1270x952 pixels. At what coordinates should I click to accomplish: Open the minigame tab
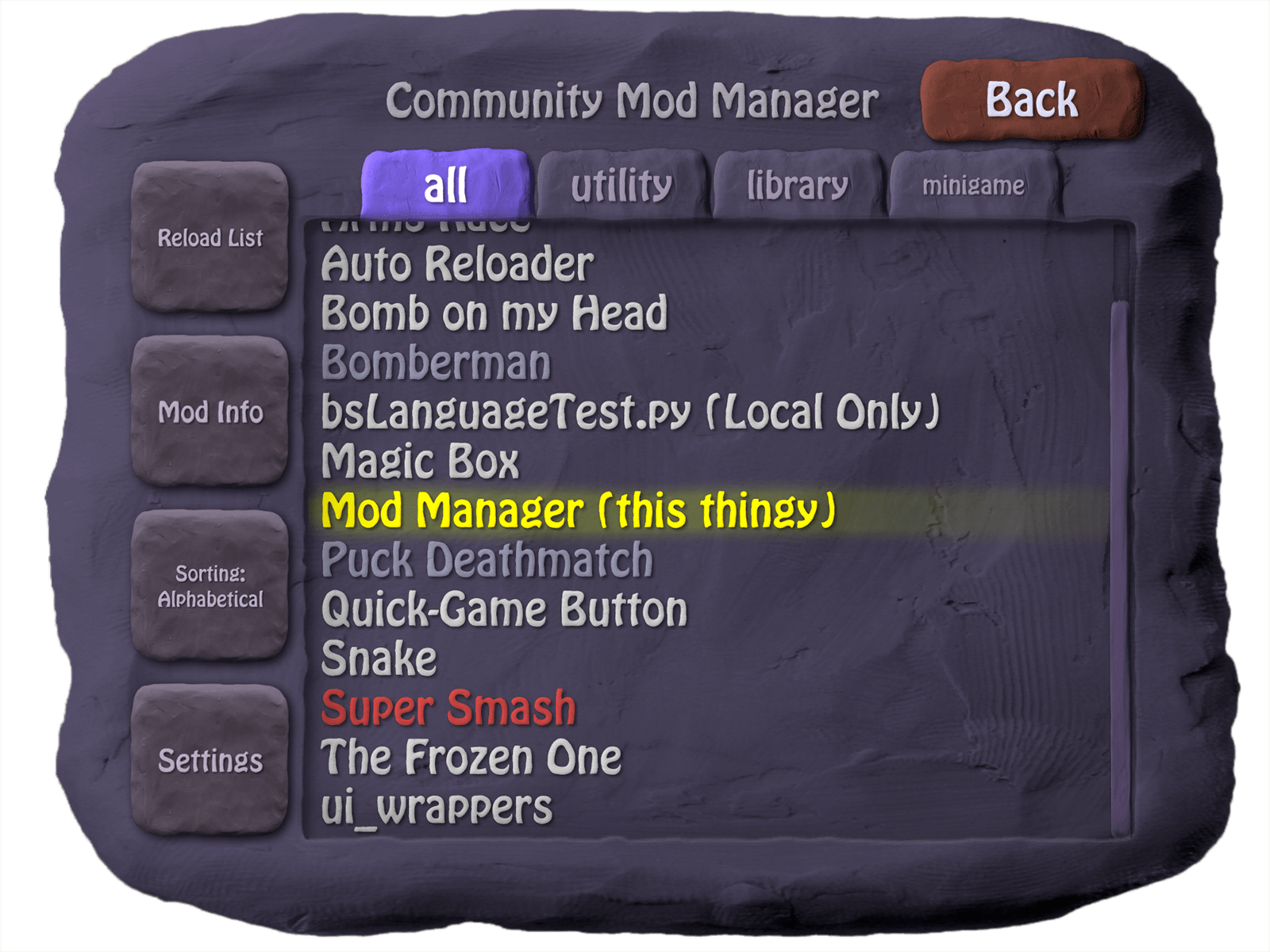(x=973, y=186)
